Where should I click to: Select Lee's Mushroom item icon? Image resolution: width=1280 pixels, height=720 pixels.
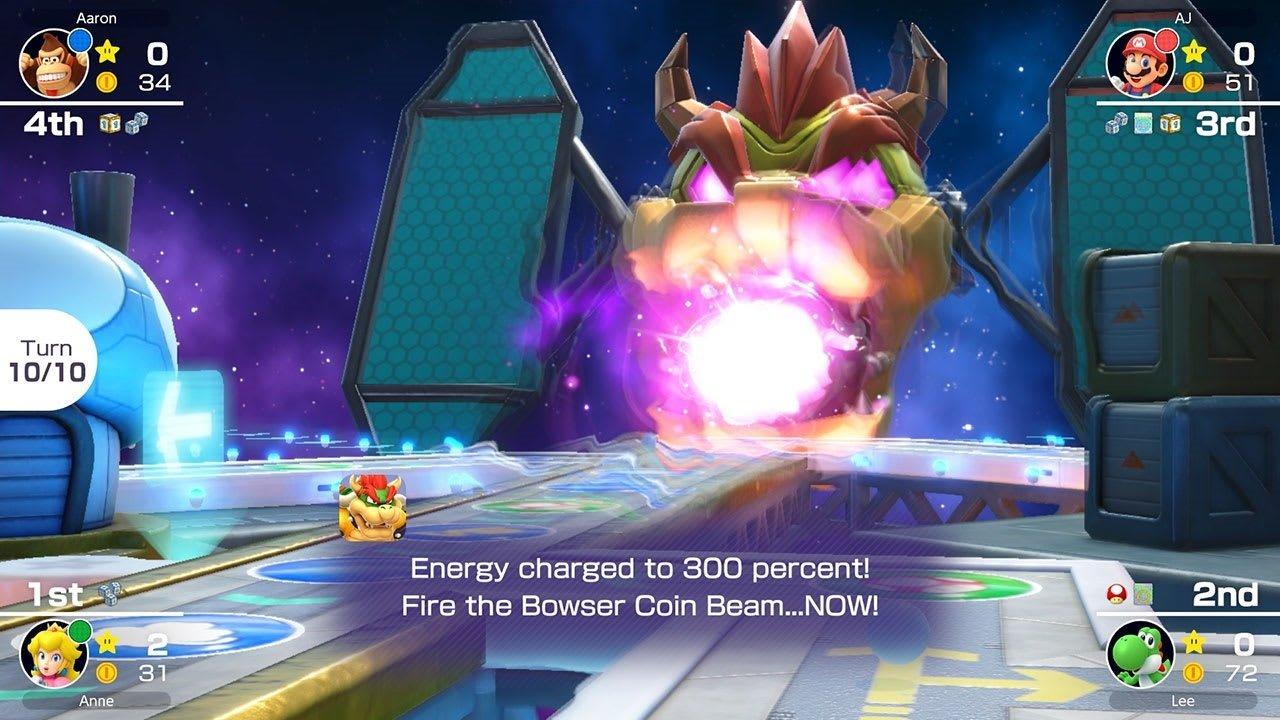pos(1115,592)
